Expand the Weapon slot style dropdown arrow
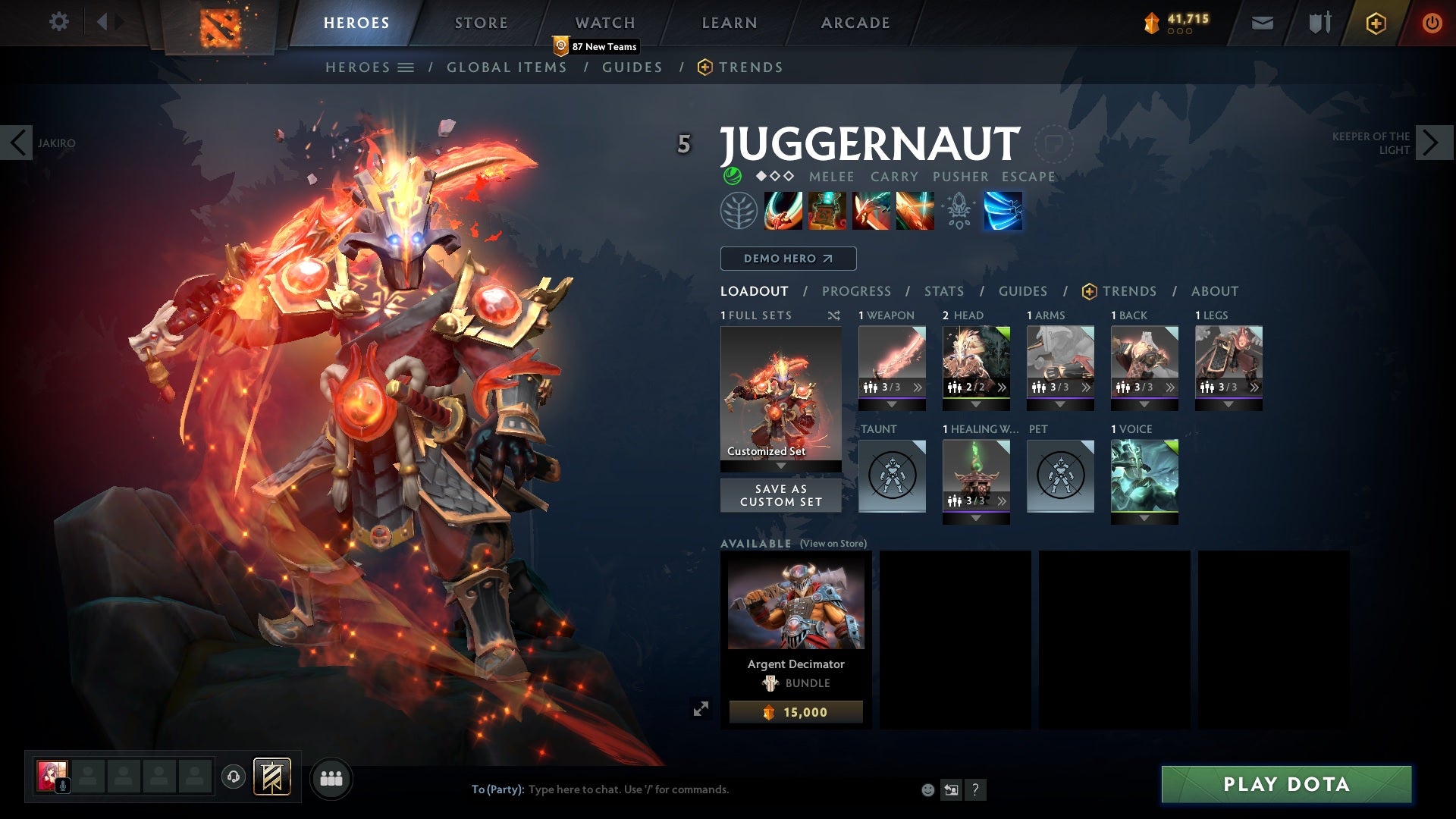 (892, 405)
